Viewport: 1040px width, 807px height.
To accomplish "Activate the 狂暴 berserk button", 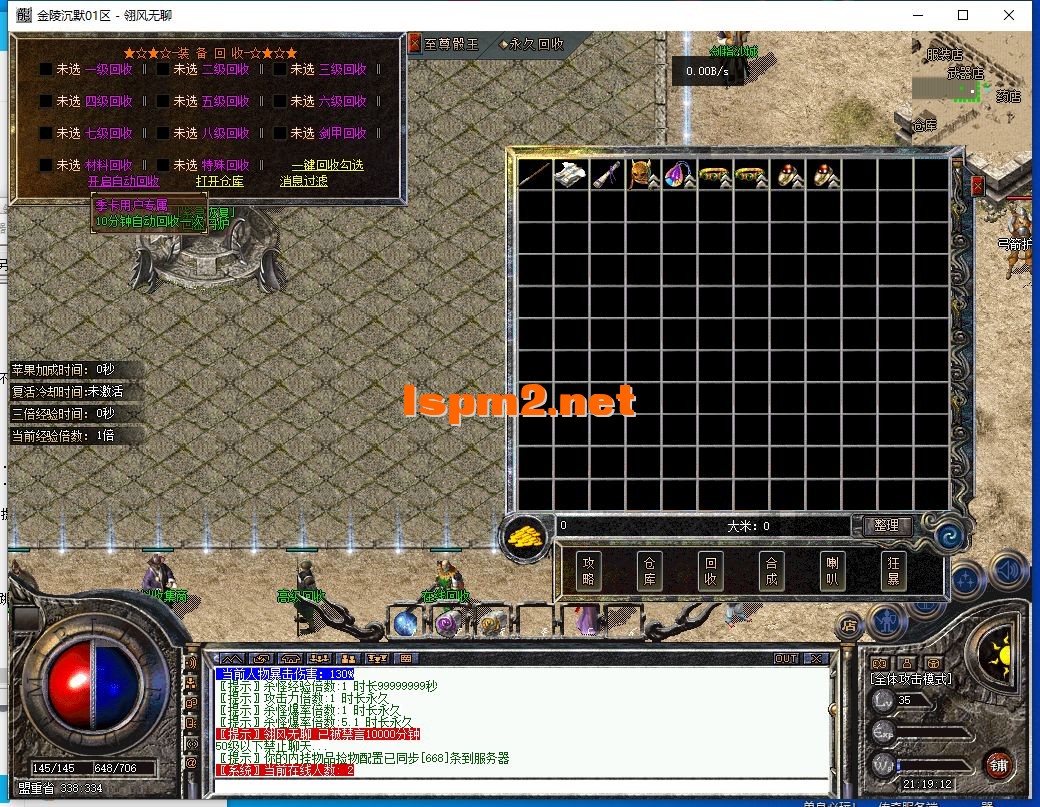I will [x=892, y=571].
